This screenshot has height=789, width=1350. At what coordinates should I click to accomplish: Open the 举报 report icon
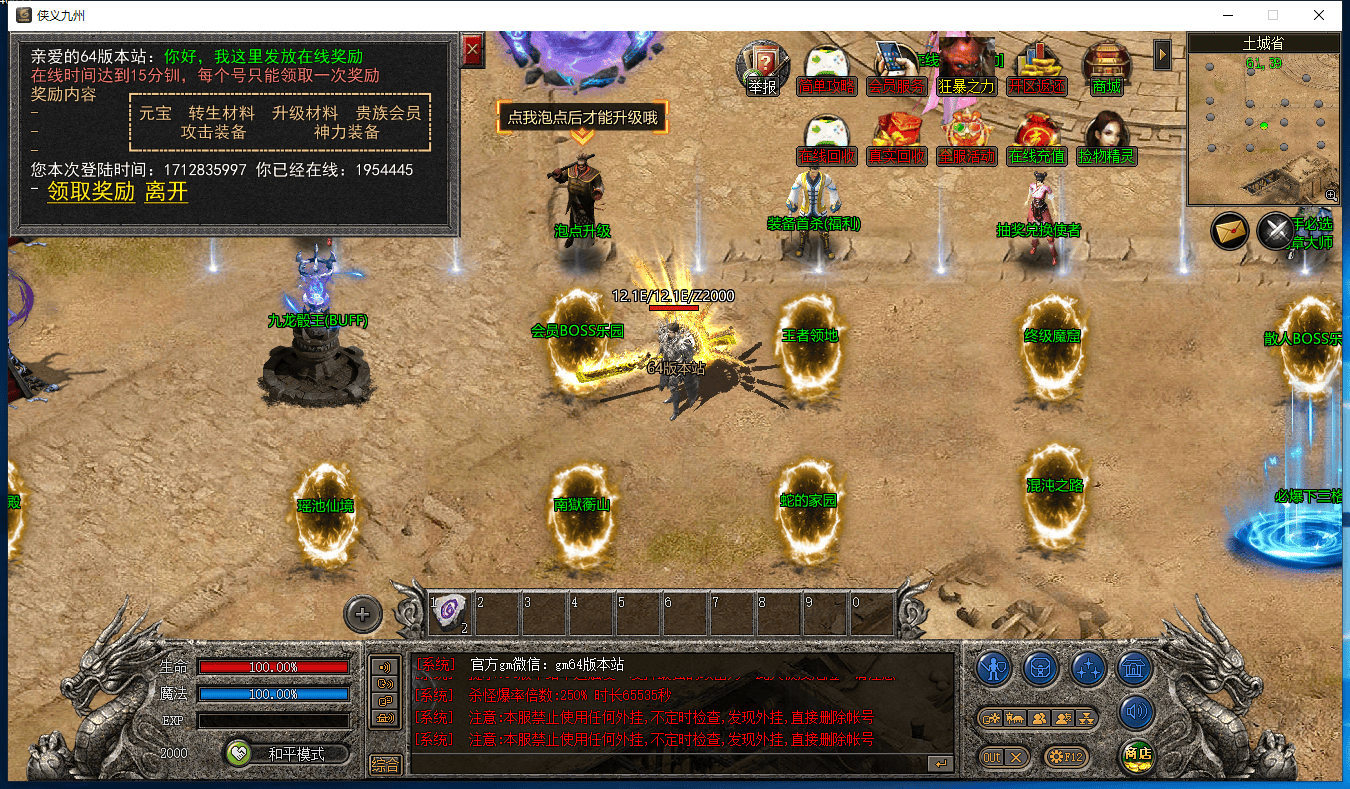(762, 68)
